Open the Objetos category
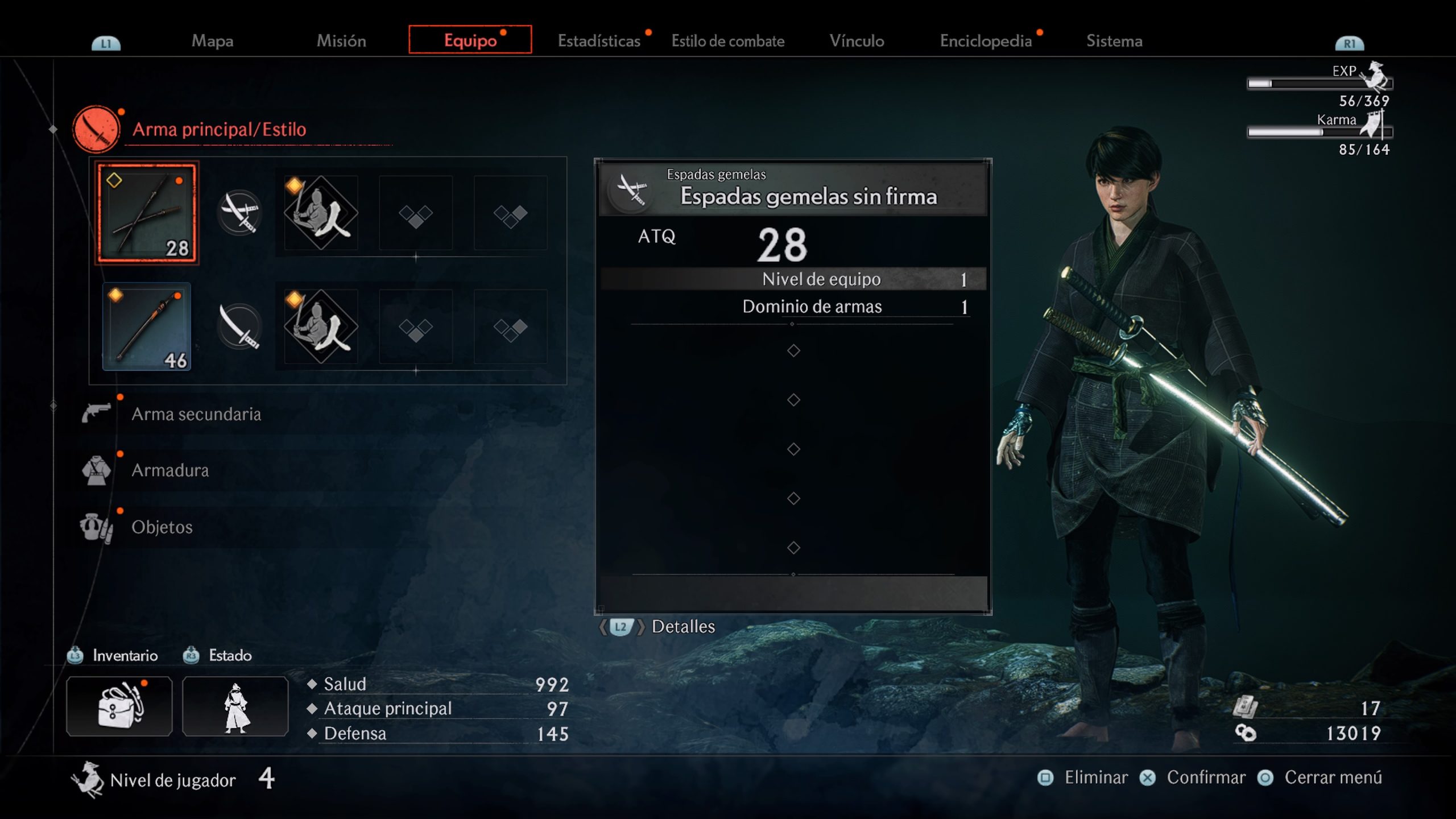The image size is (1456, 819). point(162,527)
